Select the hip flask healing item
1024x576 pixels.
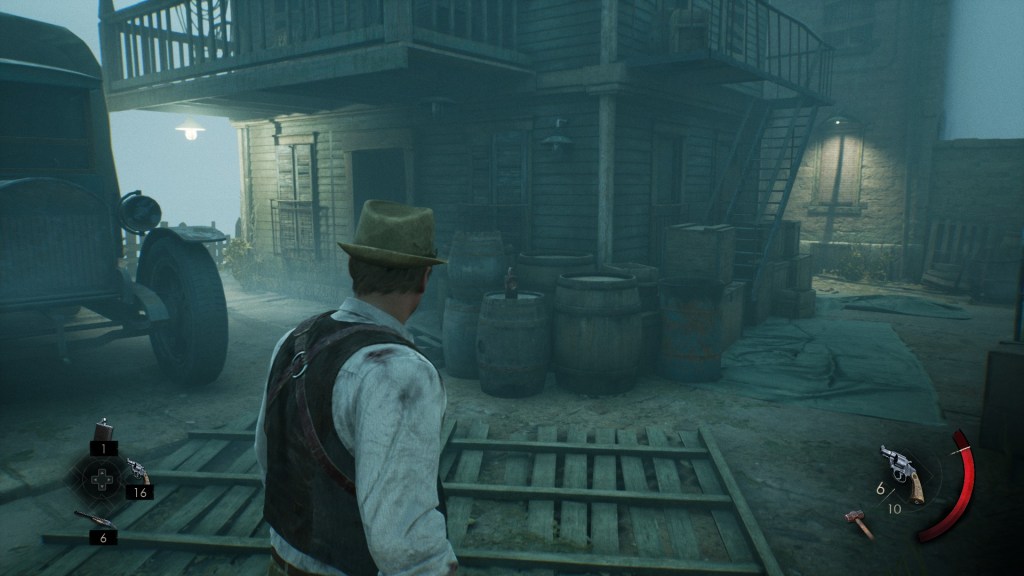pyautogui.click(x=102, y=431)
